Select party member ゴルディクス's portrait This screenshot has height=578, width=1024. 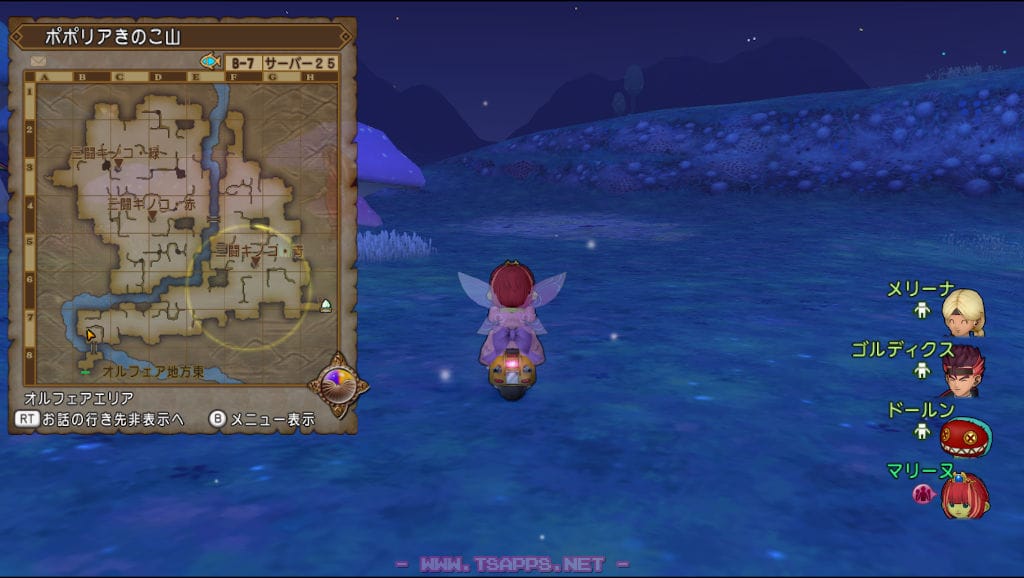963,370
